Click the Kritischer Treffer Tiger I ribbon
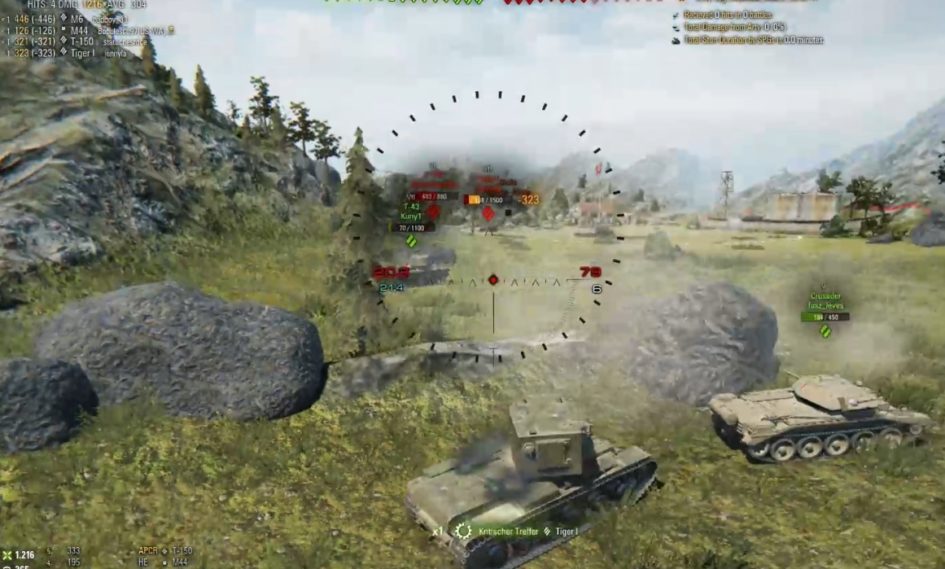Image resolution: width=945 pixels, height=569 pixels. tap(515, 532)
